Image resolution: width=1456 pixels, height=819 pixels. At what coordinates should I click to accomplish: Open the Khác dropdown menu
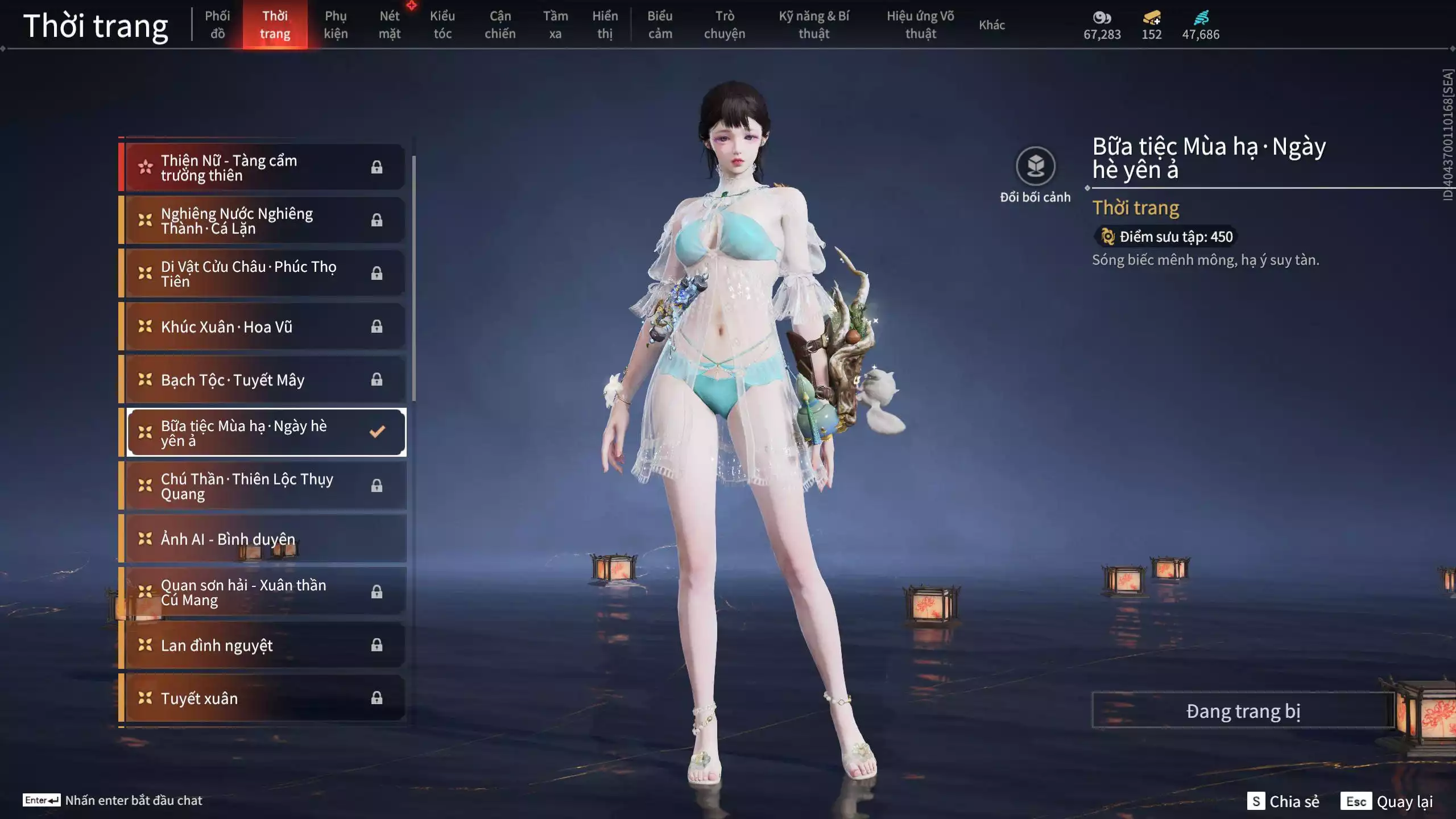tap(992, 25)
